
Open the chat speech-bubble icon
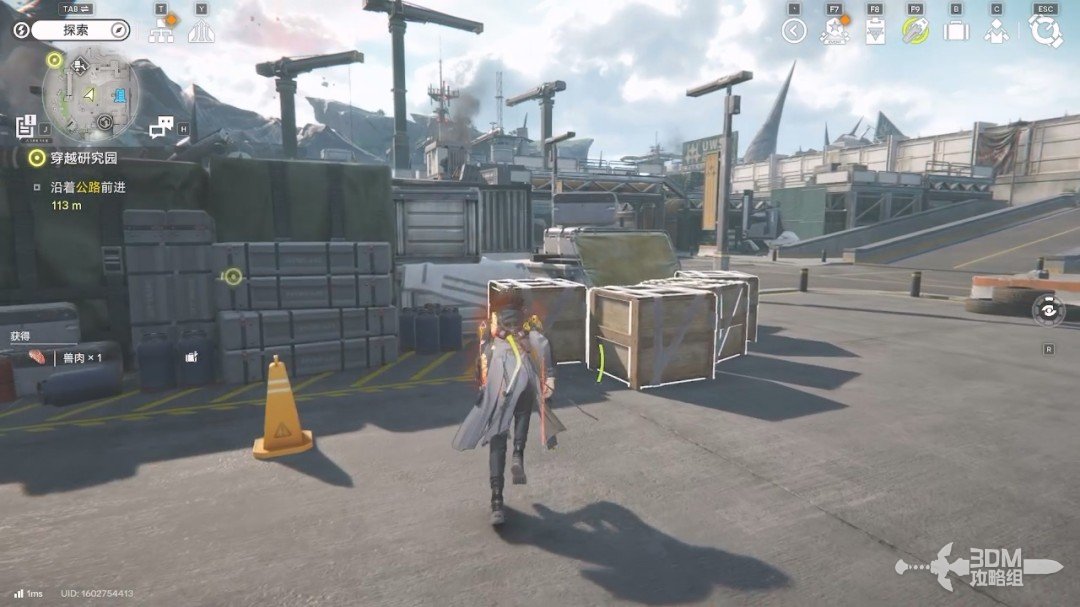point(161,127)
